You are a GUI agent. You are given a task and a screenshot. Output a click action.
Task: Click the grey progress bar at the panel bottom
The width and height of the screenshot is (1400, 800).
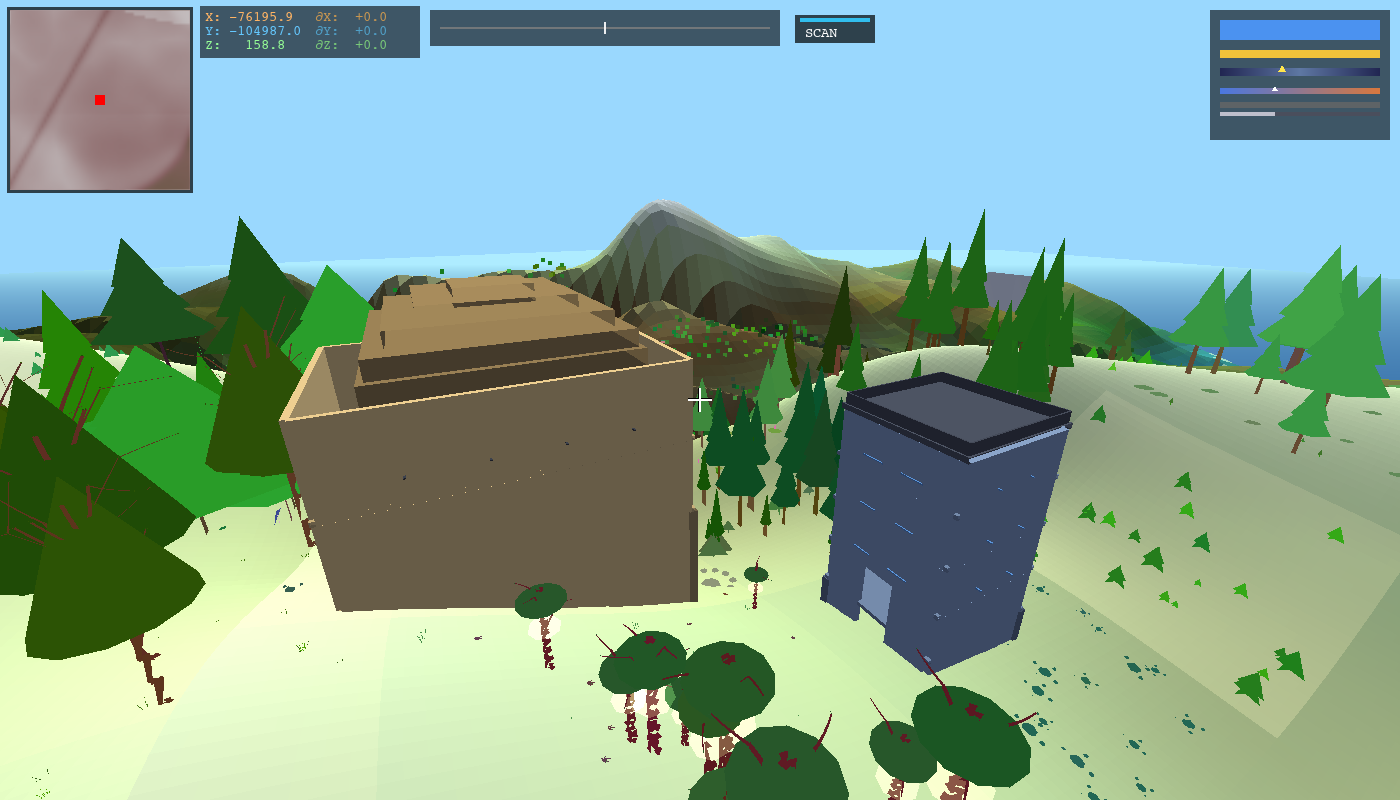[x=1245, y=114]
